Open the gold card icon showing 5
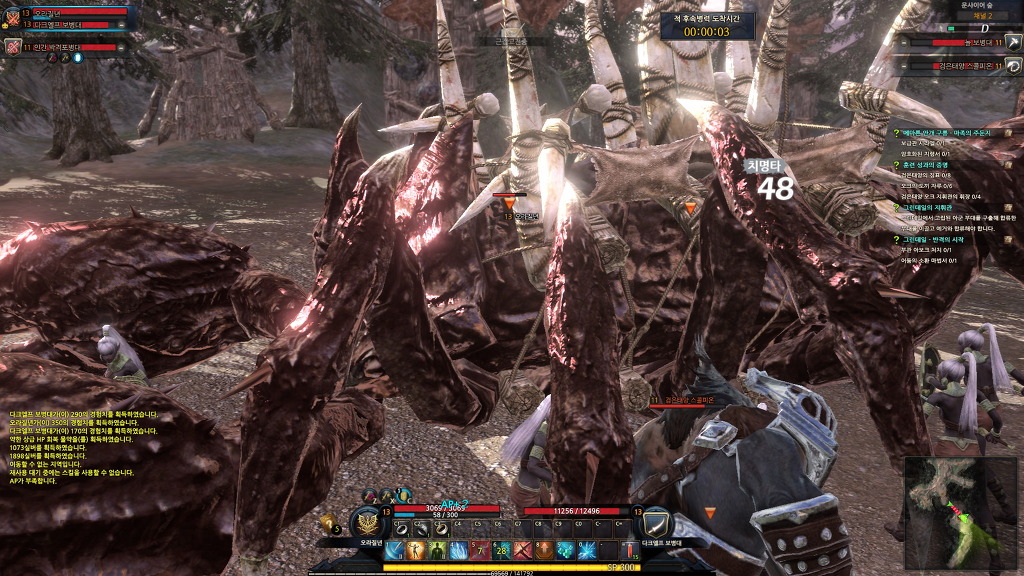1024x576 pixels. (x=328, y=522)
